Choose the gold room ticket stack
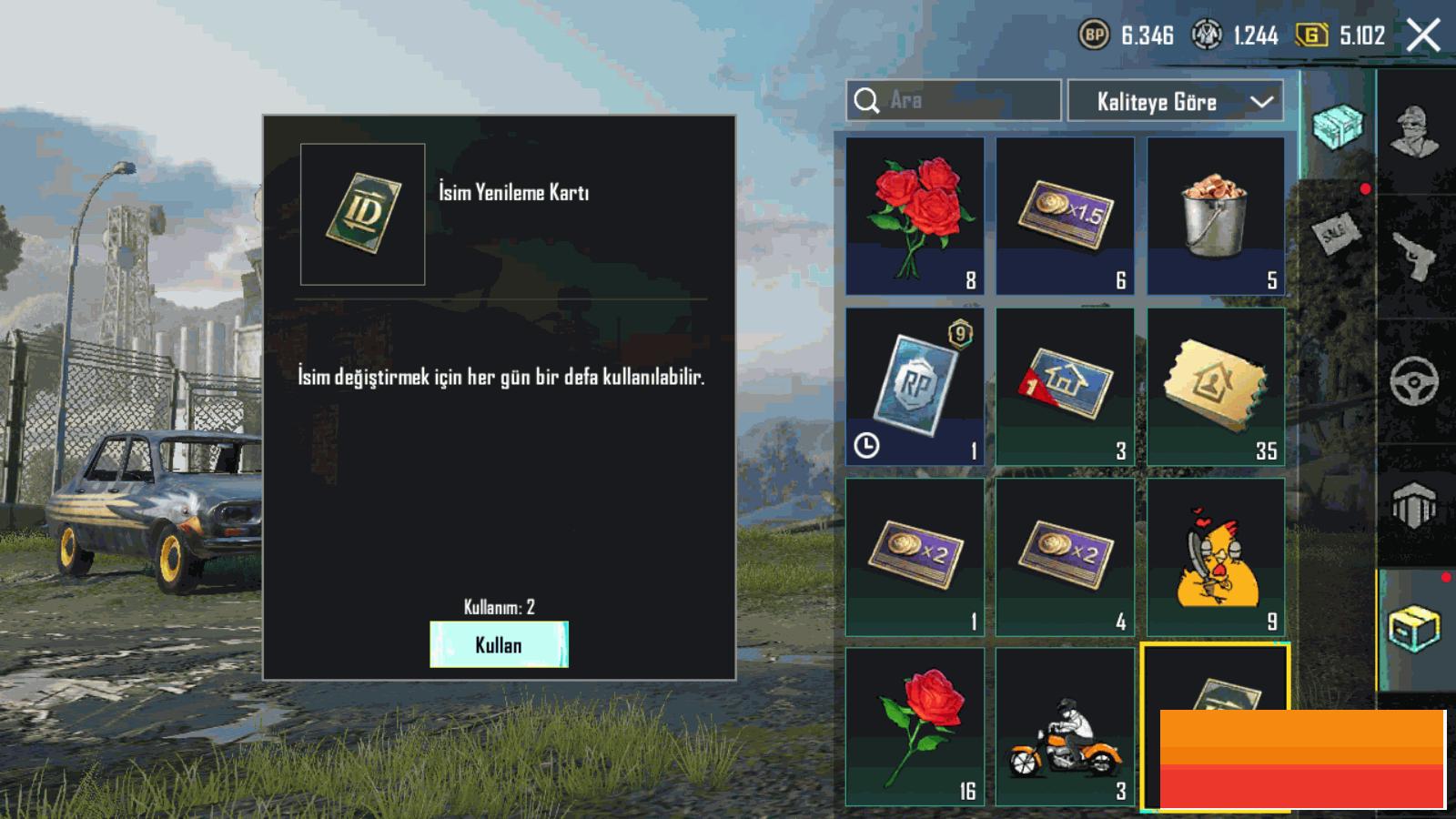Viewport: 1456px width, 819px height. coord(1216,386)
